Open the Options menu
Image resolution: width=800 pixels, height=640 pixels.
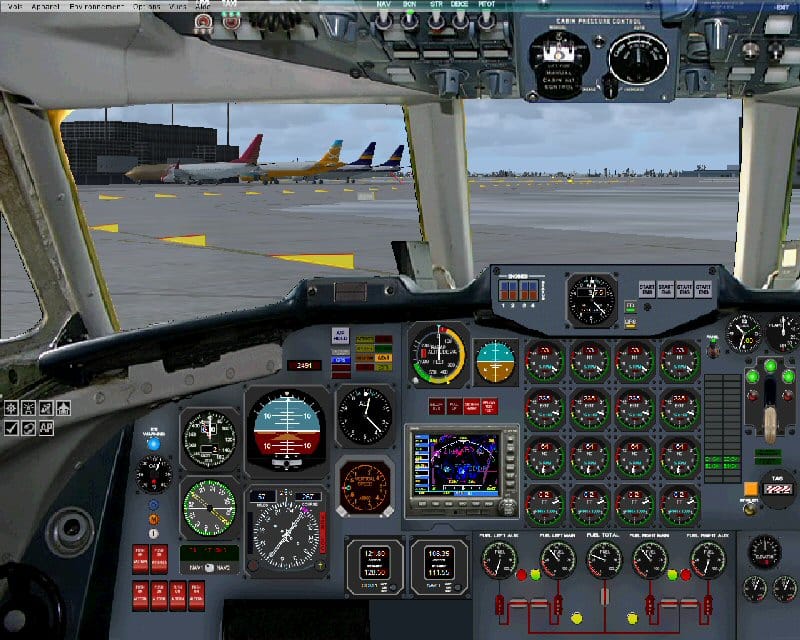(x=146, y=6)
